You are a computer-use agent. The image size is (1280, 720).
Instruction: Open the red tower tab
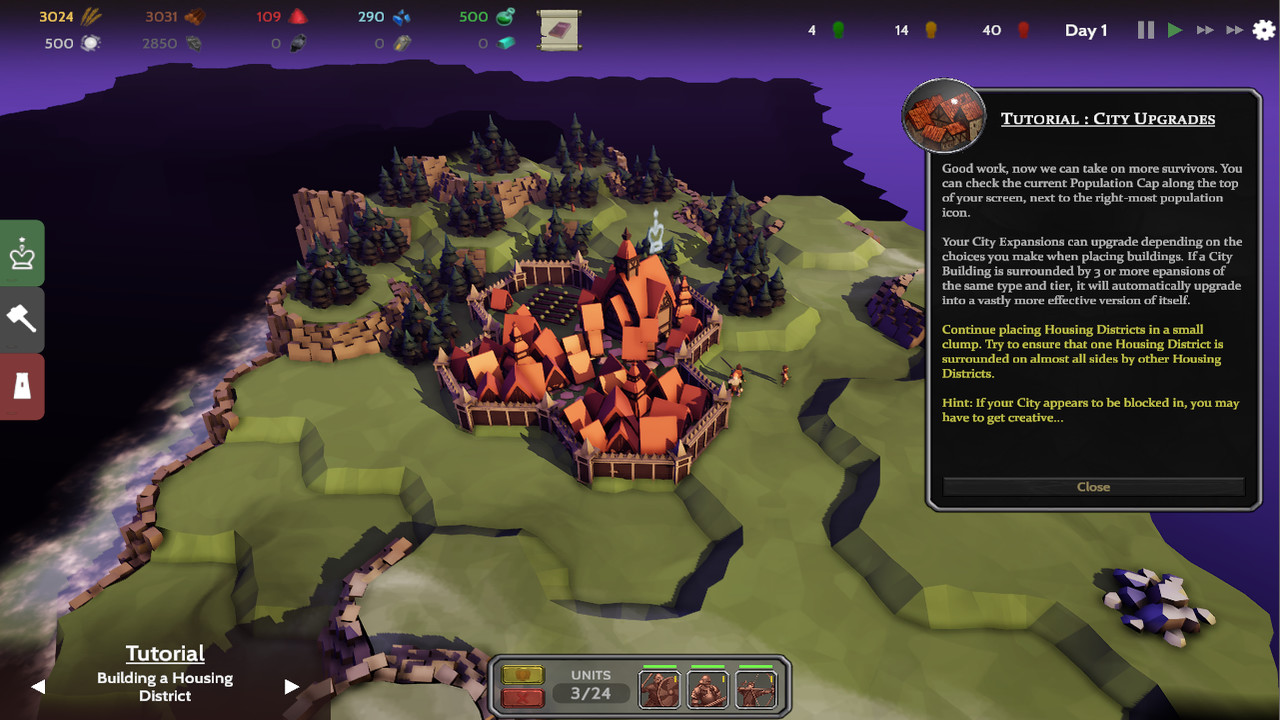[22, 386]
